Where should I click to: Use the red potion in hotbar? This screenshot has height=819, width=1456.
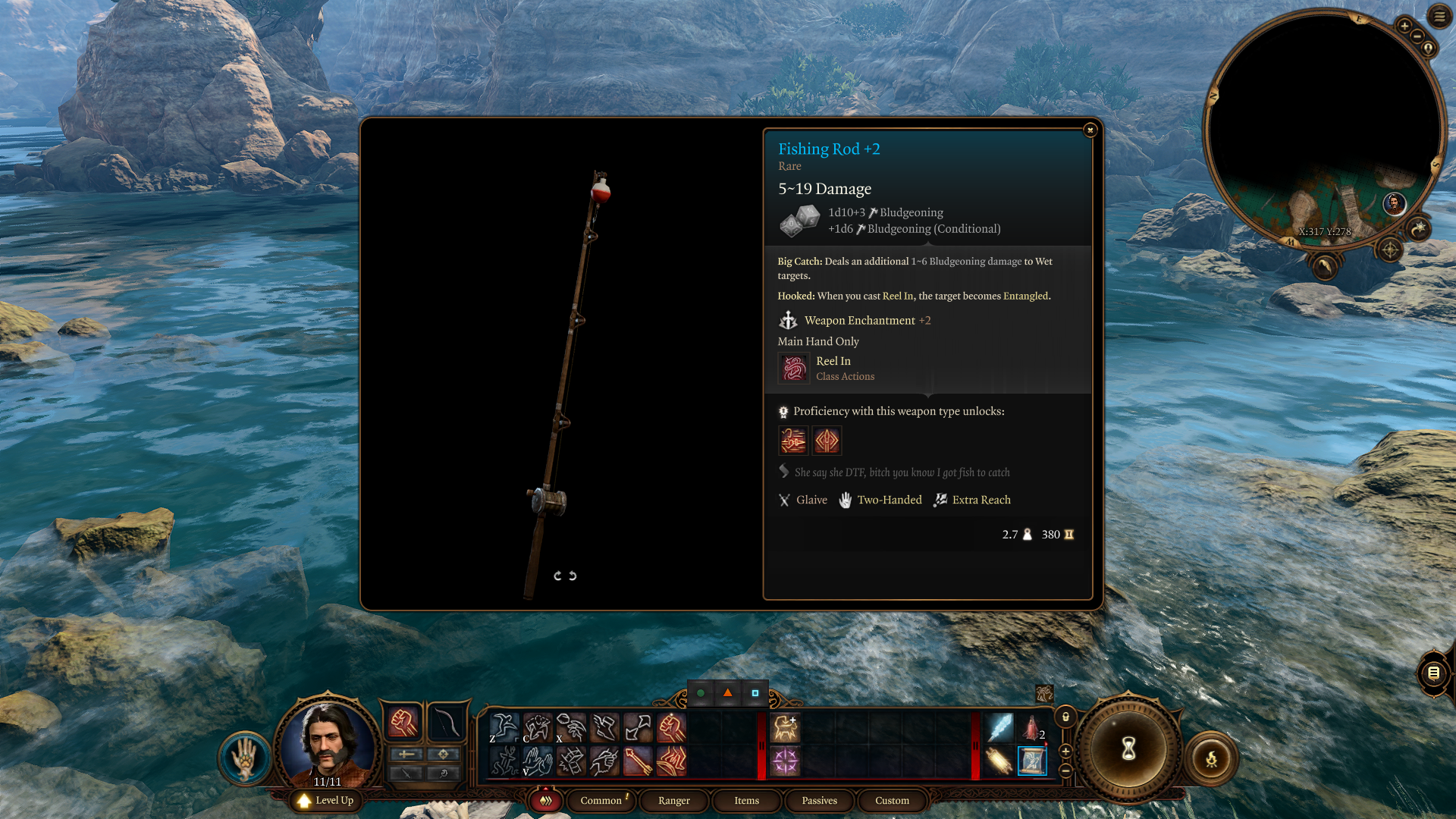coord(1031,727)
